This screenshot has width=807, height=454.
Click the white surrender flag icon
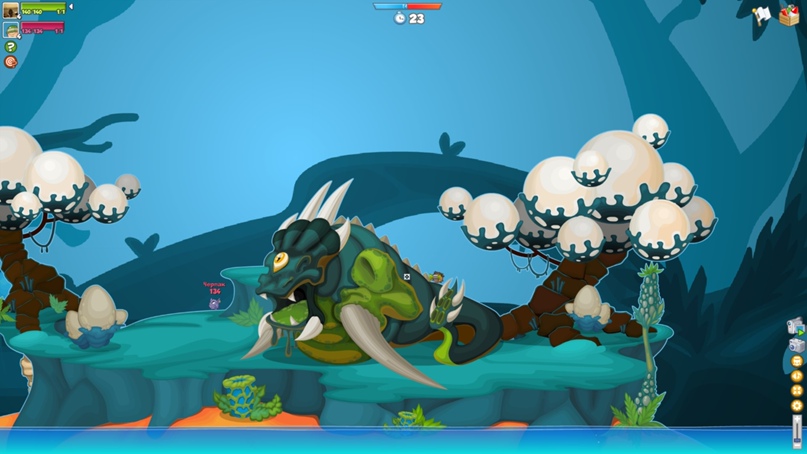coord(762,15)
